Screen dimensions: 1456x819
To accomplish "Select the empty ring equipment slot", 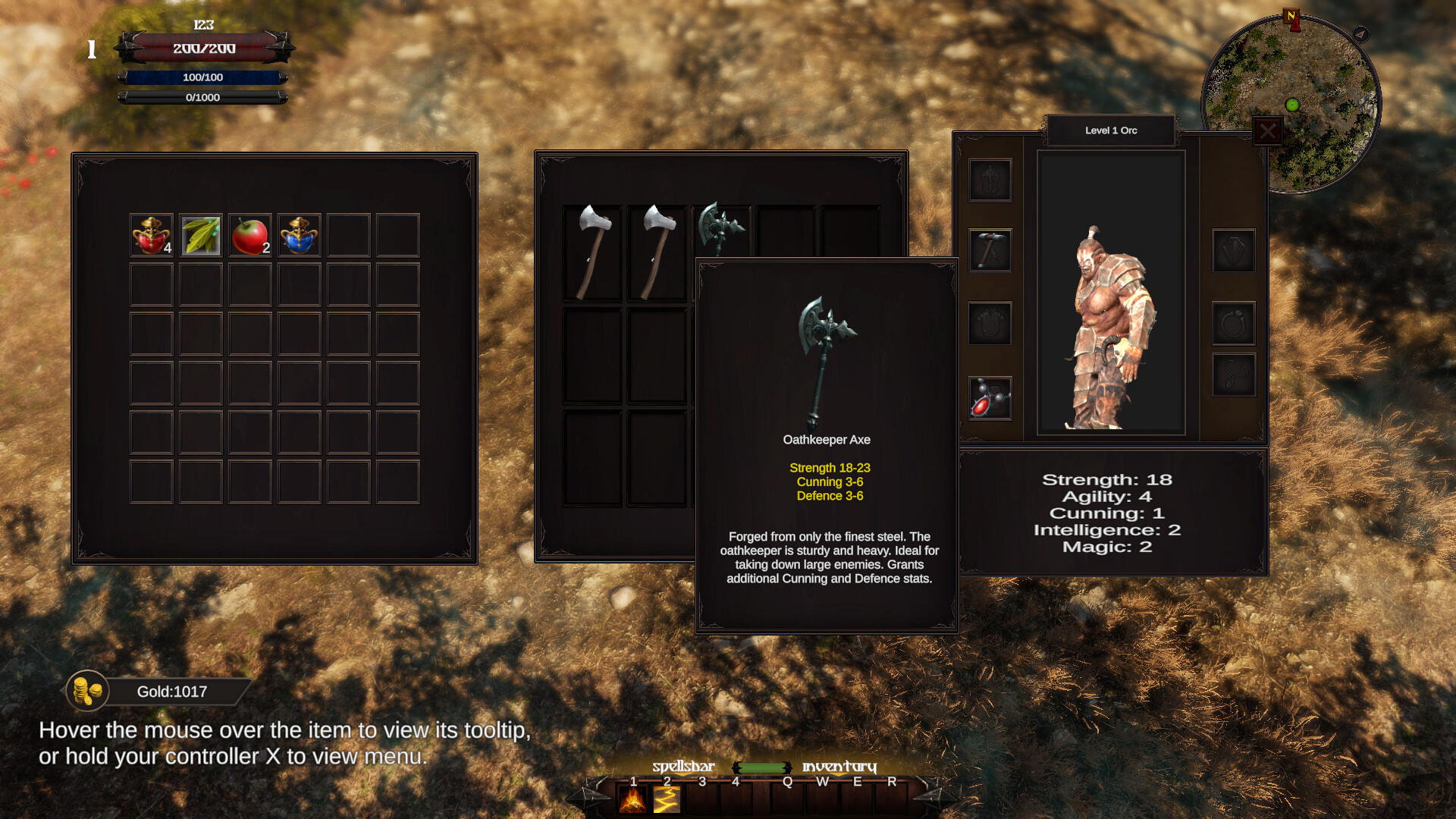I will tap(1233, 324).
